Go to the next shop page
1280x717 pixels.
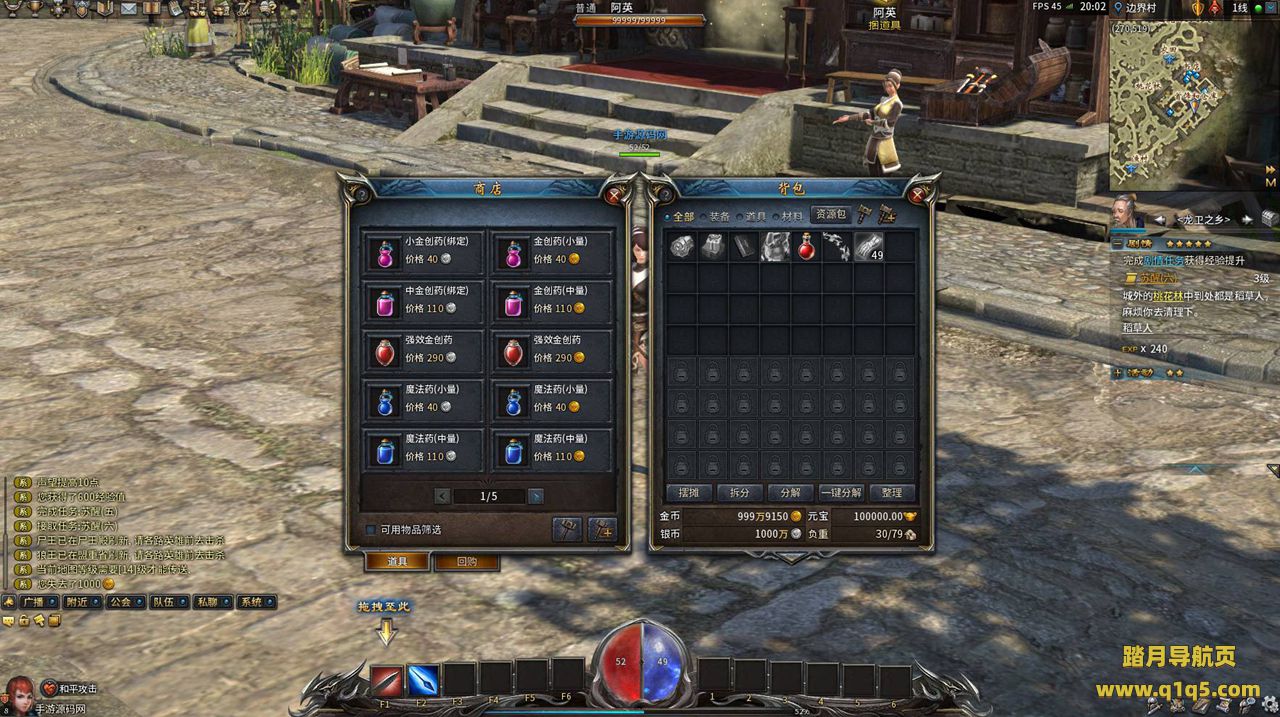(536, 496)
